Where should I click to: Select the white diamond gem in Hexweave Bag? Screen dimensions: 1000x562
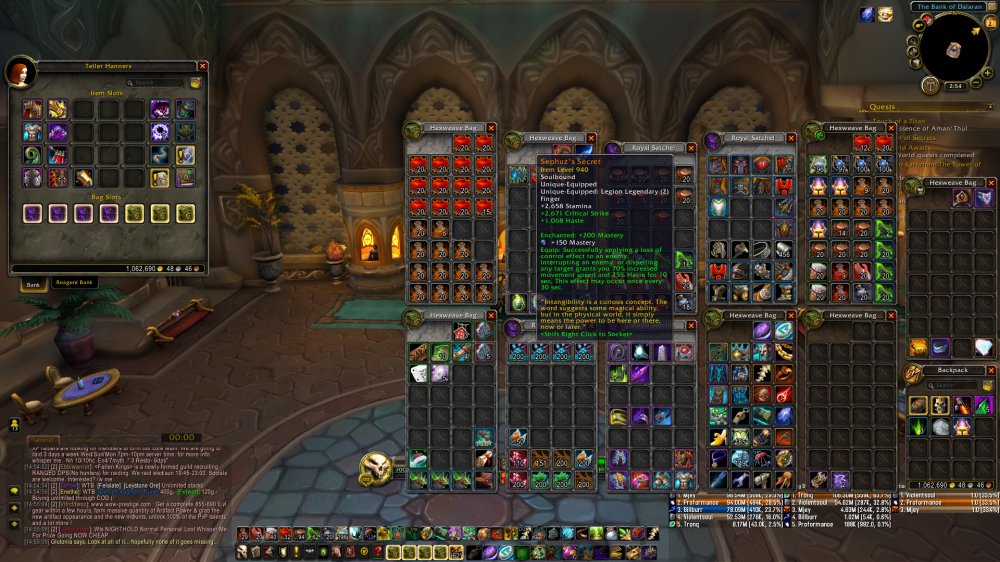(984, 347)
